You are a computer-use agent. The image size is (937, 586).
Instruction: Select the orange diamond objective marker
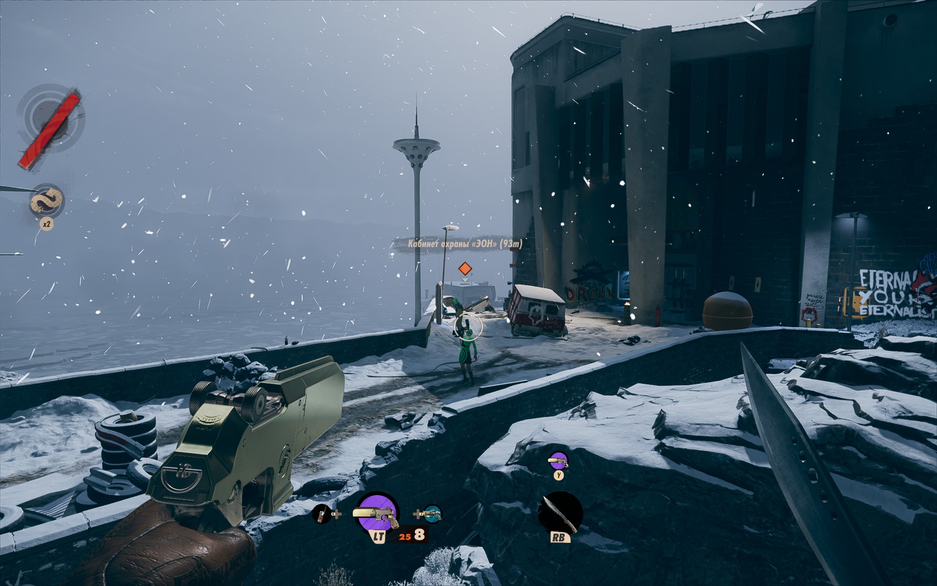point(465,269)
